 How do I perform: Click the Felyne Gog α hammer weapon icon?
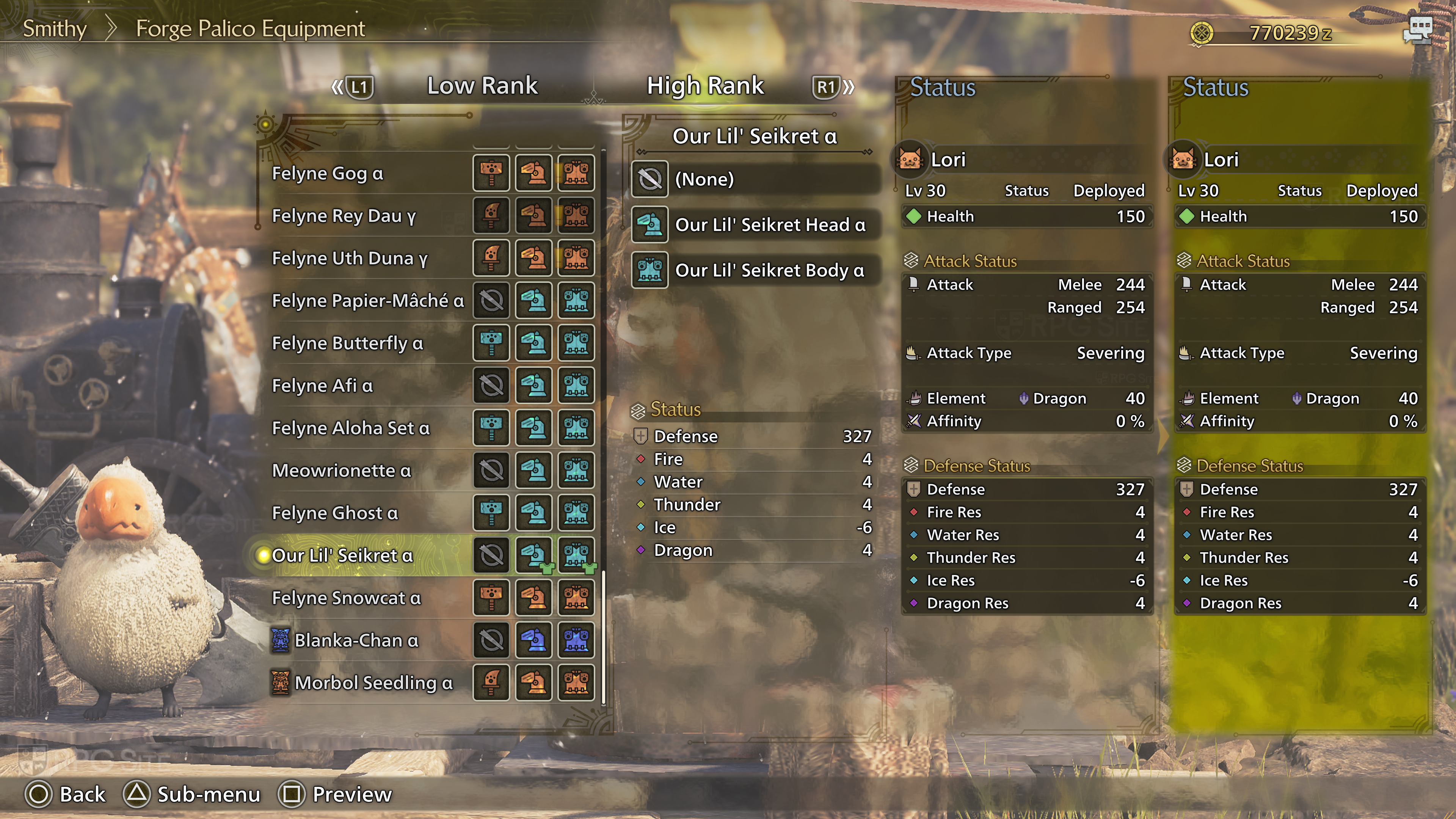tap(491, 173)
